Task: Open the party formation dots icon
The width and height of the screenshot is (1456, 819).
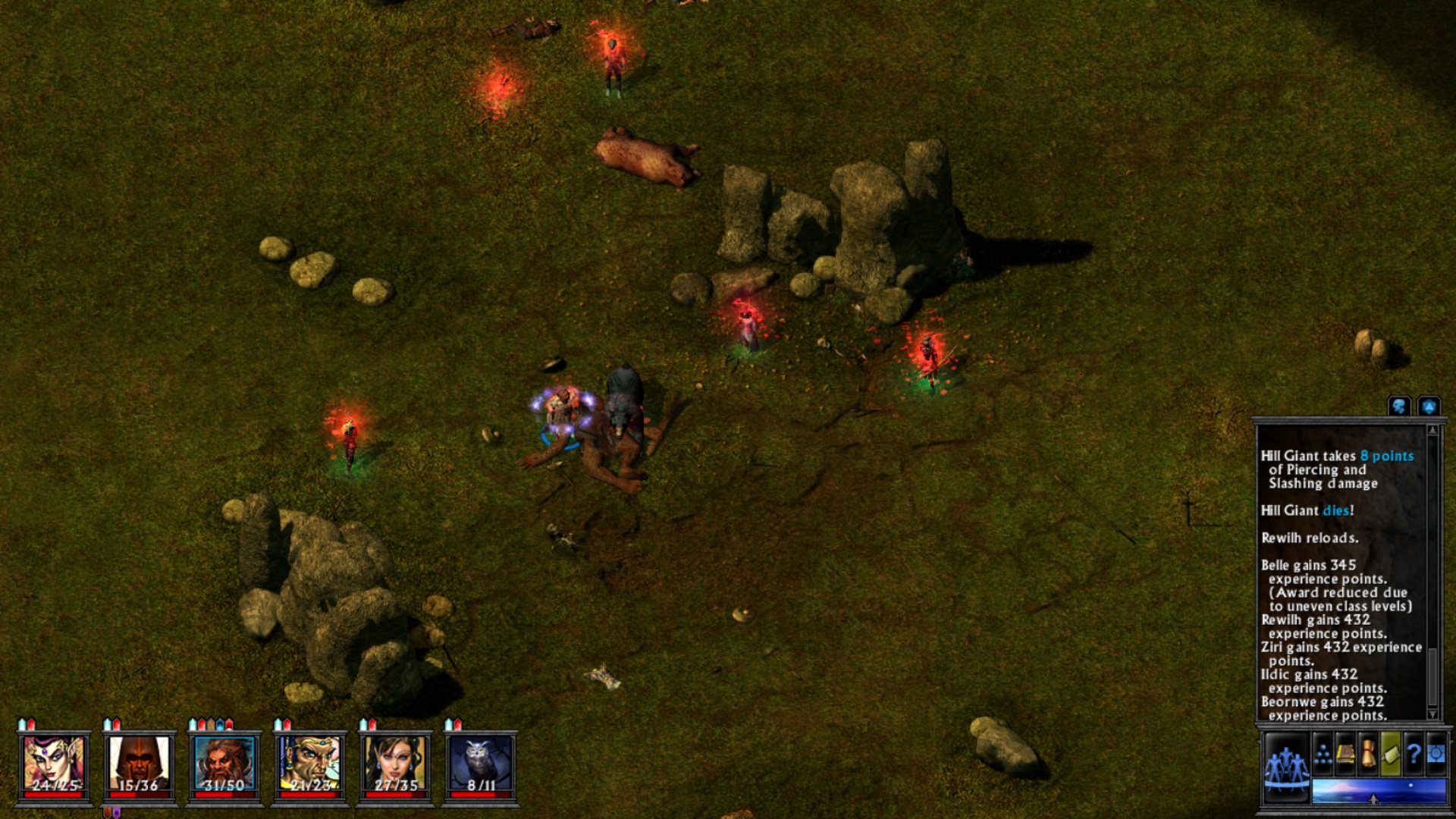Action: [x=1323, y=754]
